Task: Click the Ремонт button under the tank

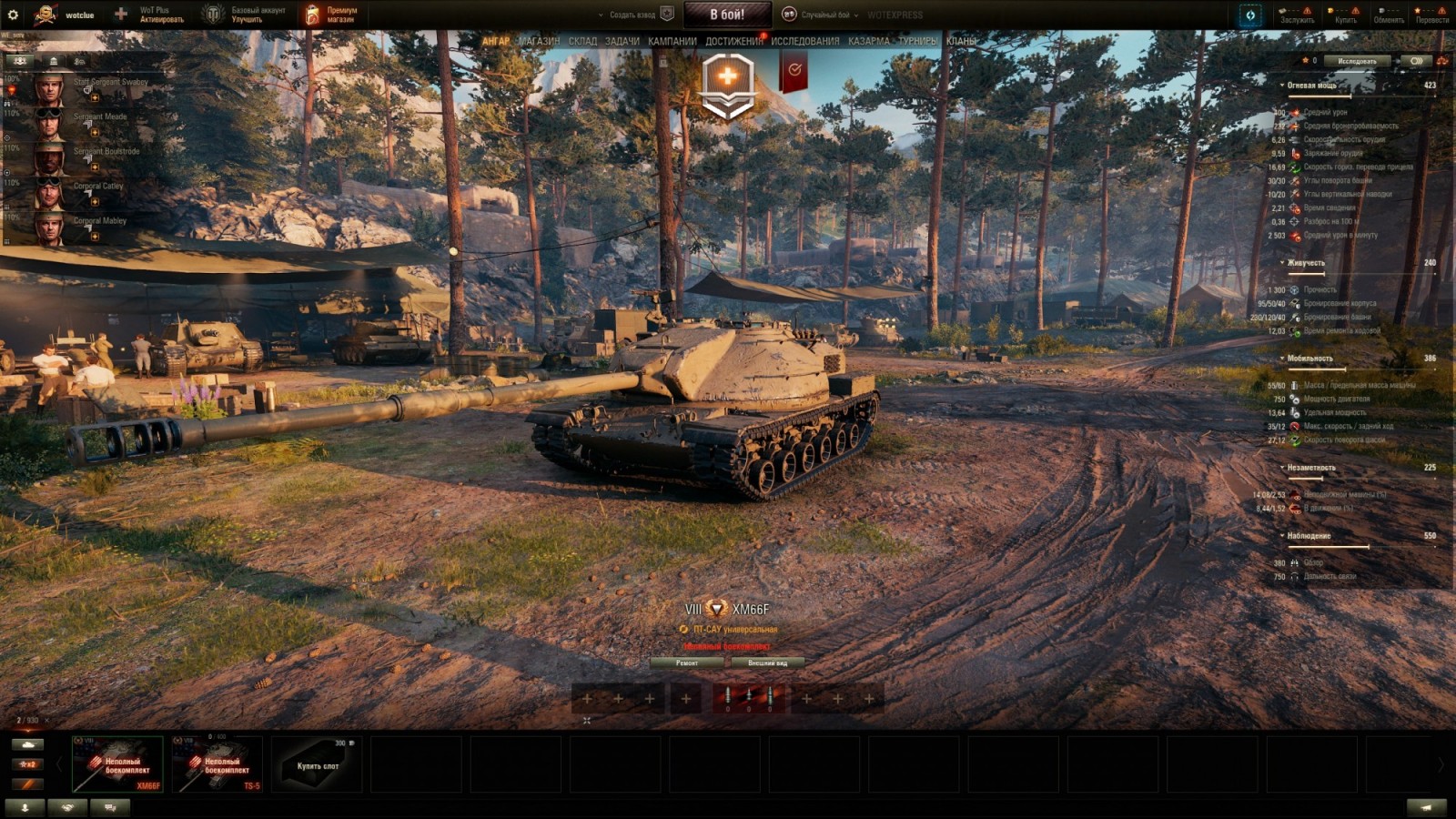Action: 688,663
